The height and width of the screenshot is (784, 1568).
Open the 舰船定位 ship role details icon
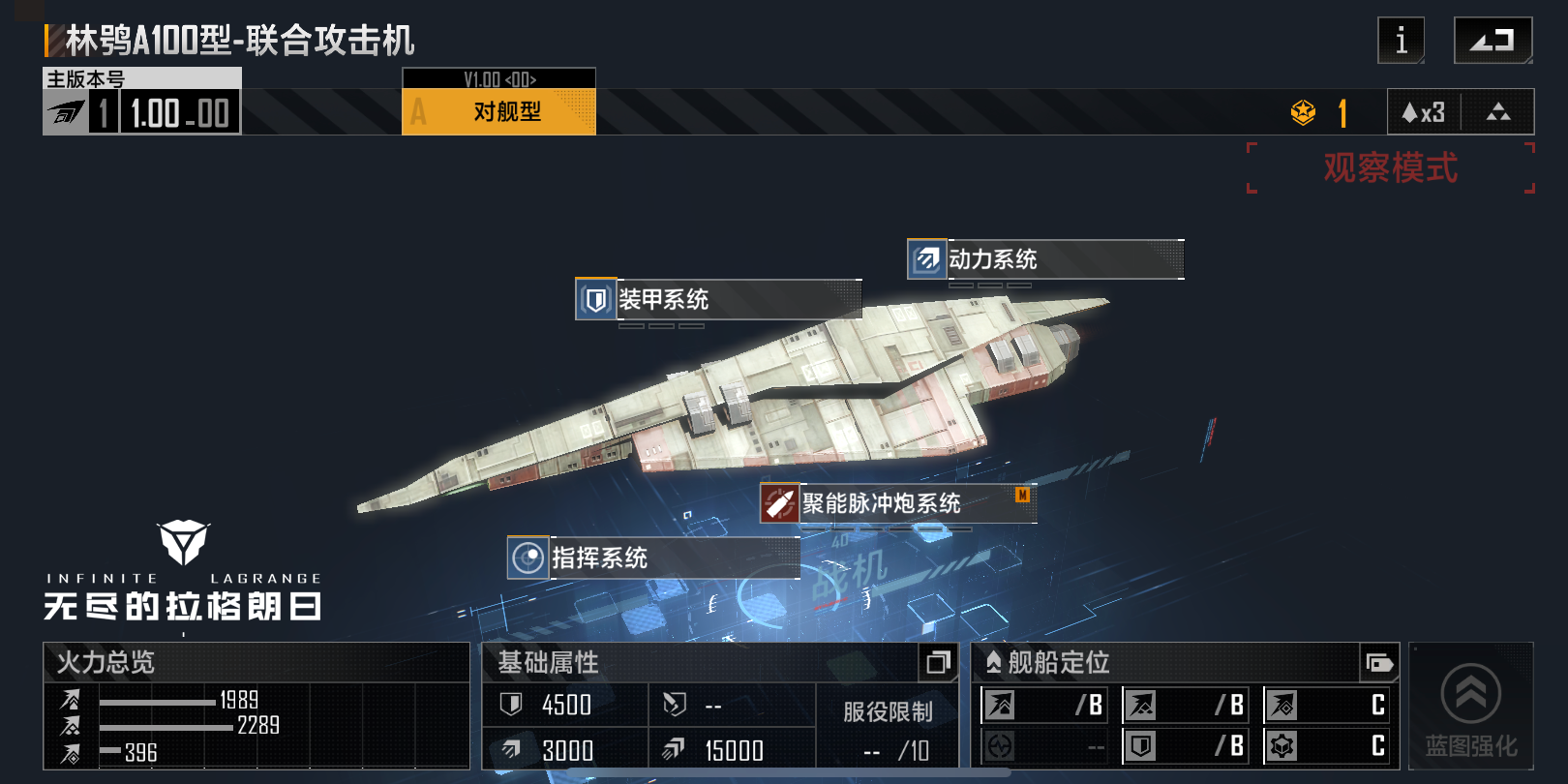(x=1379, y=663)
